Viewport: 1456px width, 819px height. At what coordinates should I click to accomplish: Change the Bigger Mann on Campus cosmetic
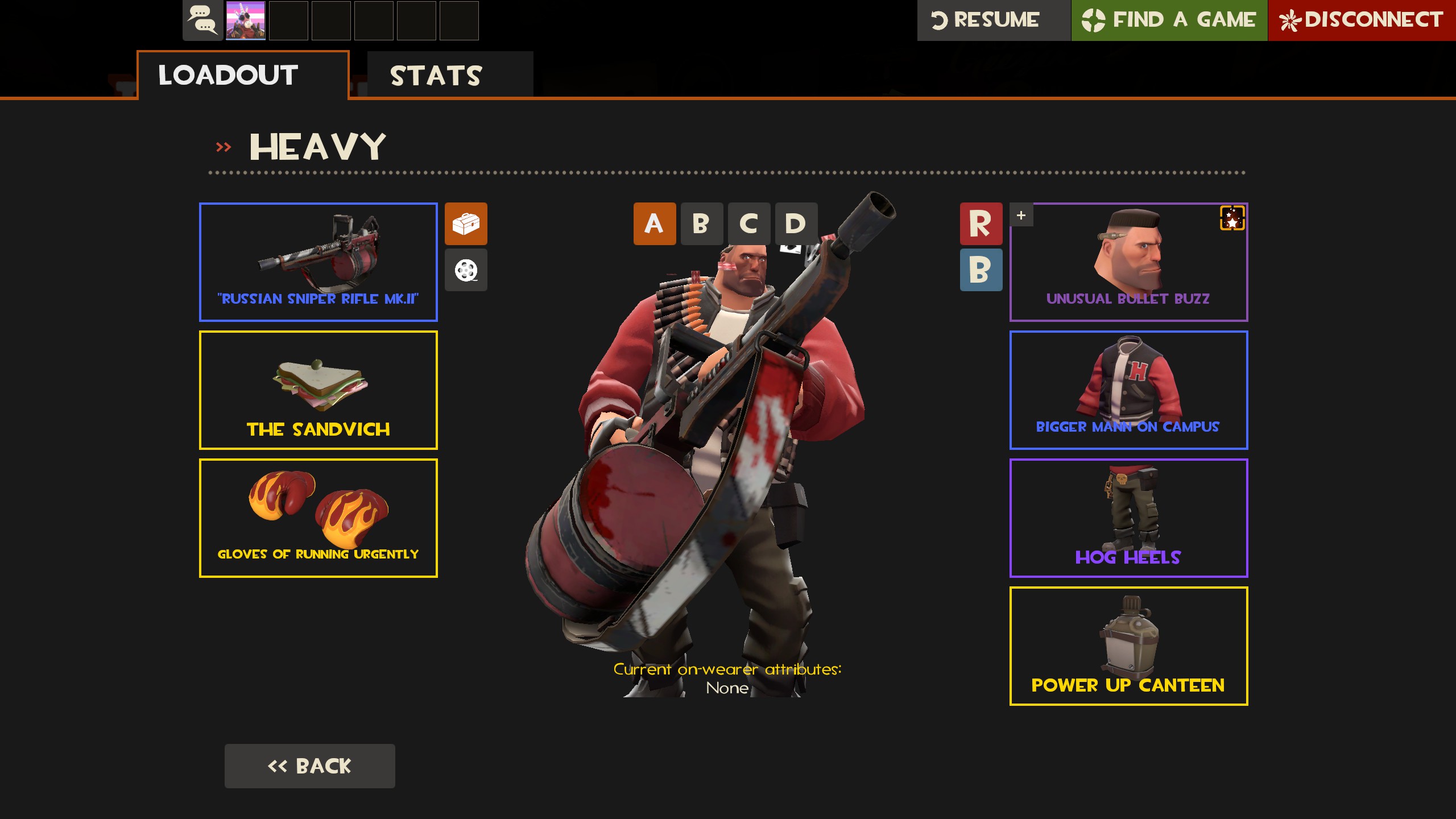pos(1128,390)
